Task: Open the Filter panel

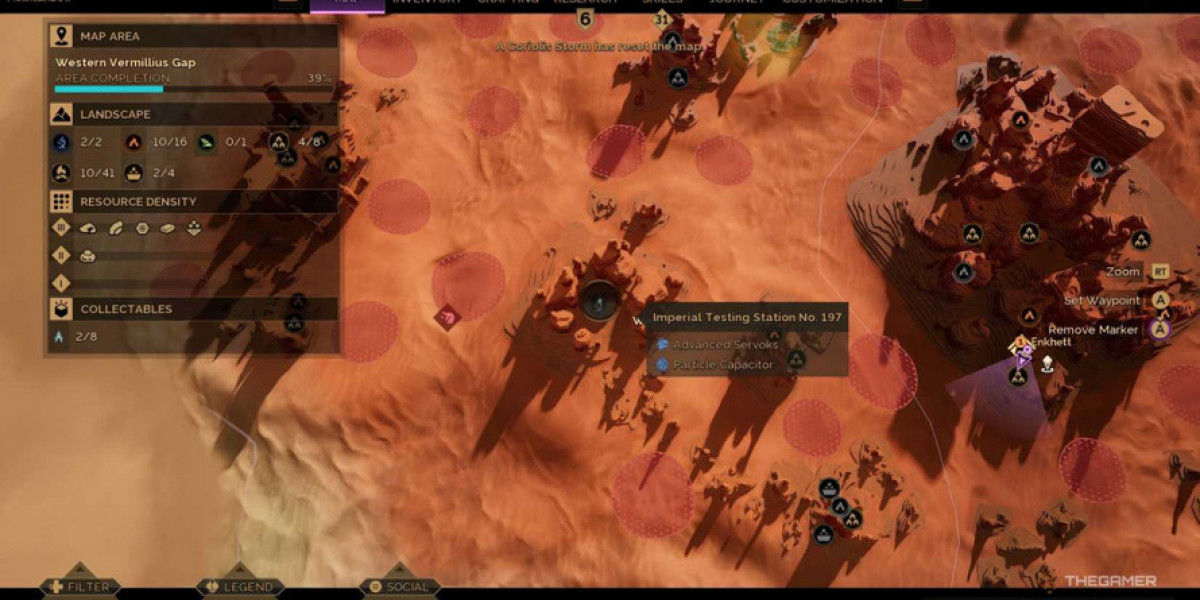Action: 79,587
